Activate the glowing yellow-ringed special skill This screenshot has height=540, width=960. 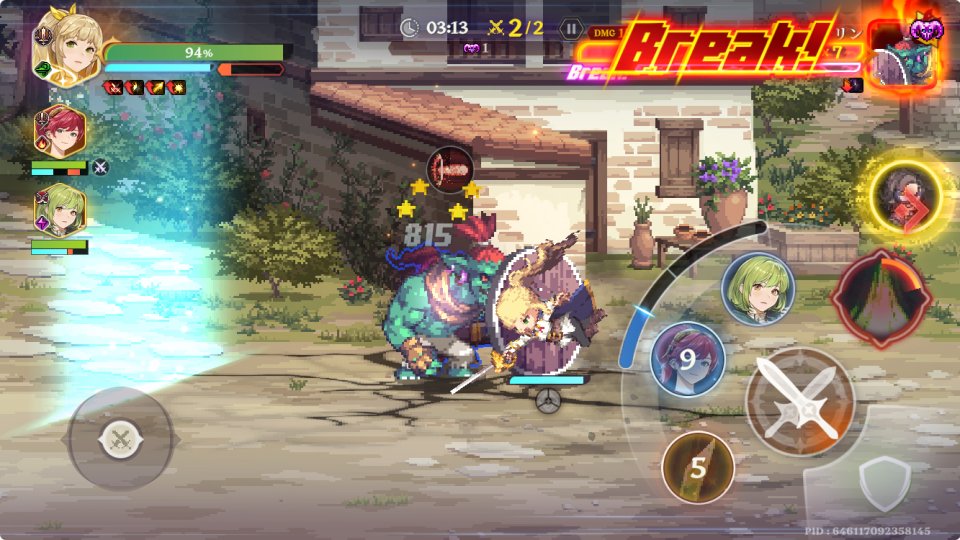(905, 192)
